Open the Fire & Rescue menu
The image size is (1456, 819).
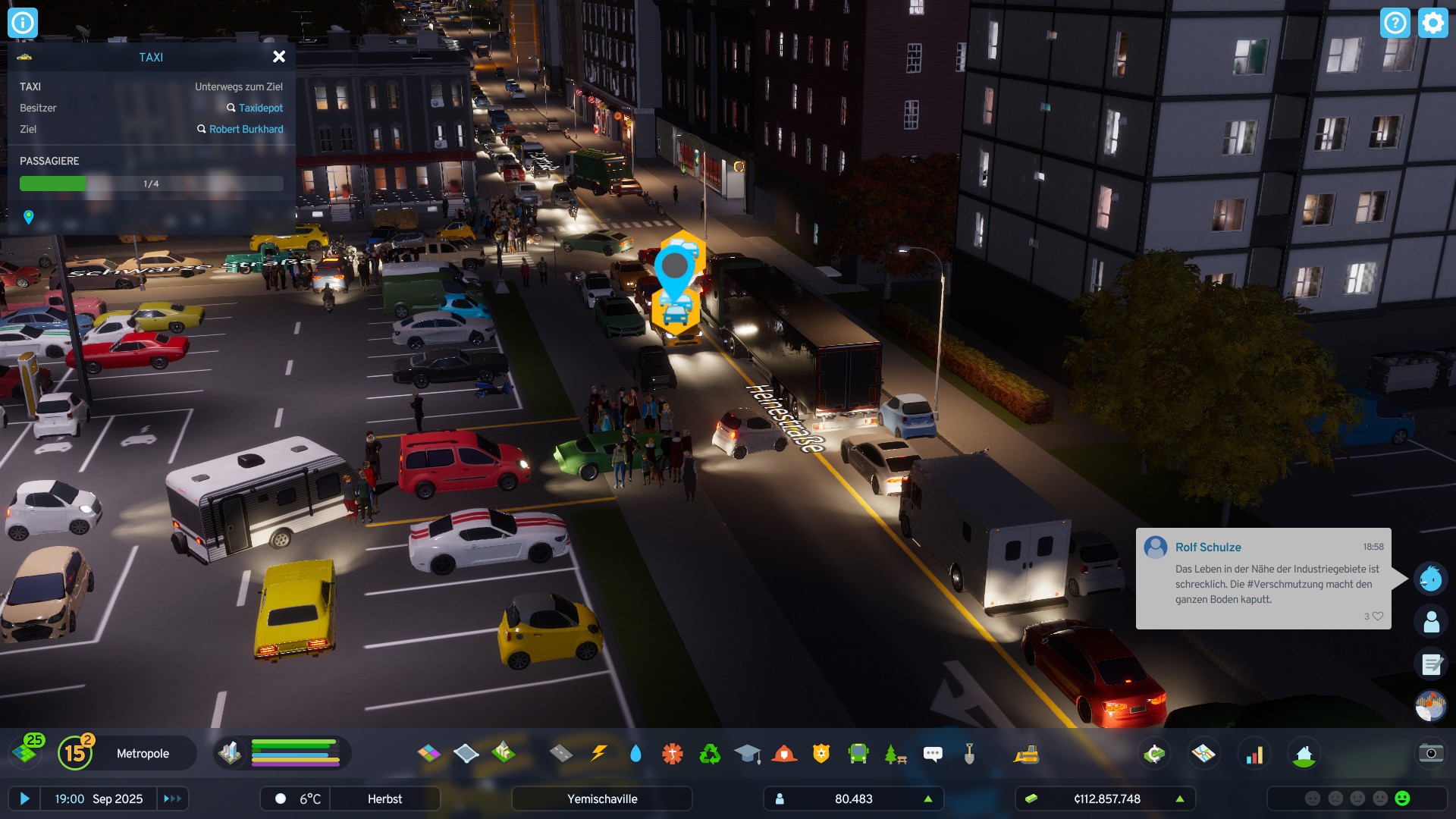784,753
